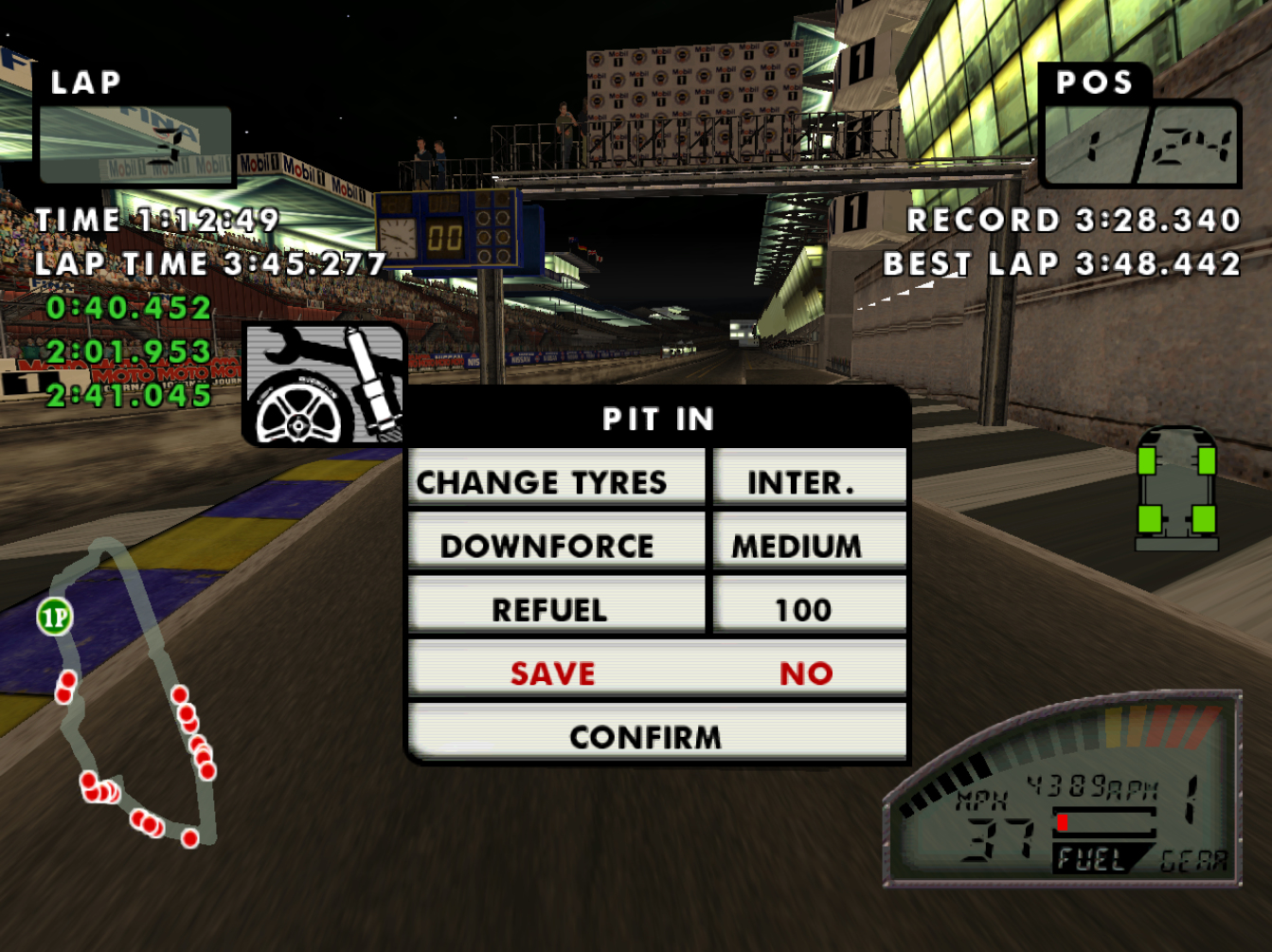Select the Downforce option
Viewport: 1272px width, 952px height.
(556, 545)
